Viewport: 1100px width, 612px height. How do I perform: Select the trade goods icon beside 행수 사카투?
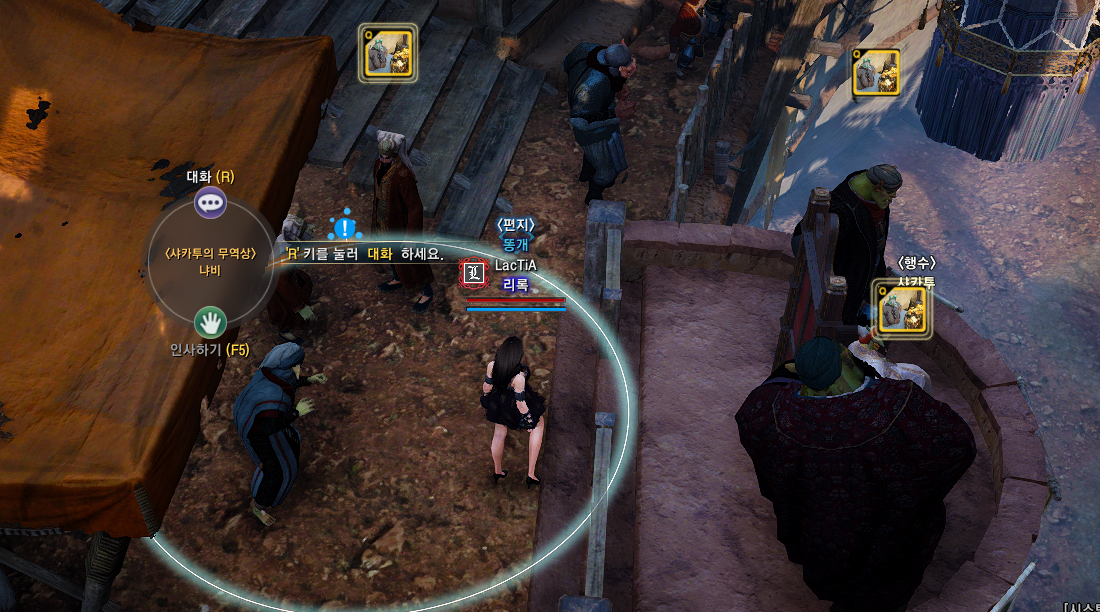(902, 309)
